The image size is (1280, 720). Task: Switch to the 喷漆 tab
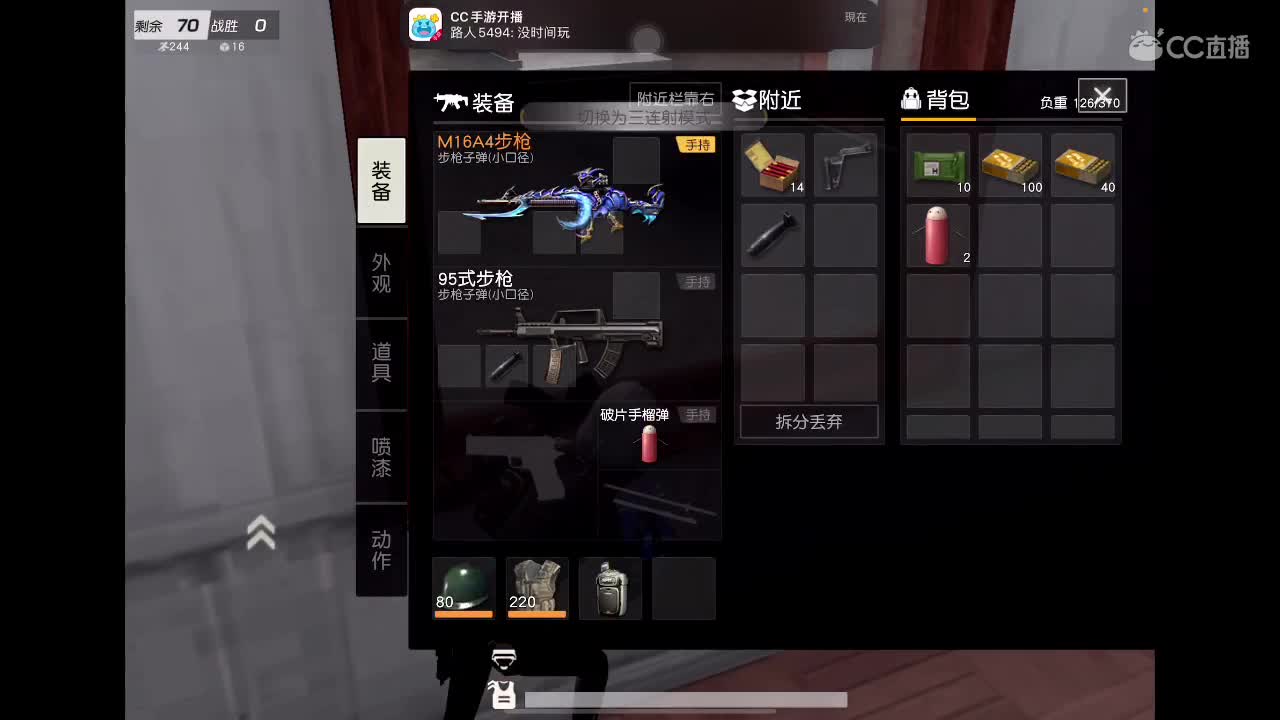coord(380,455)
